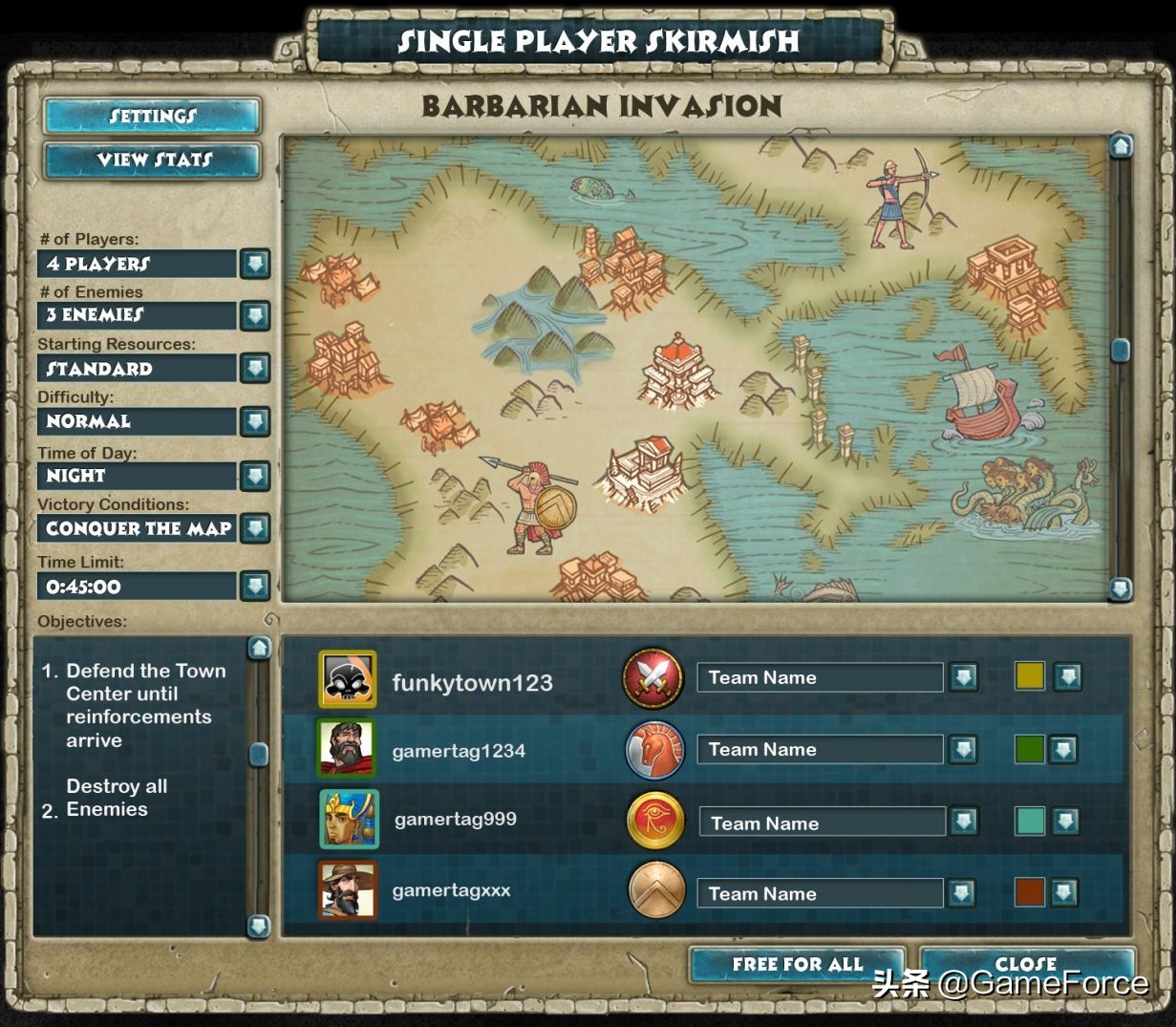Image resolution: width=1176 pixels, height=1027 pixels.
Task: Open the number of players dropdown
Action: point(255,264)
